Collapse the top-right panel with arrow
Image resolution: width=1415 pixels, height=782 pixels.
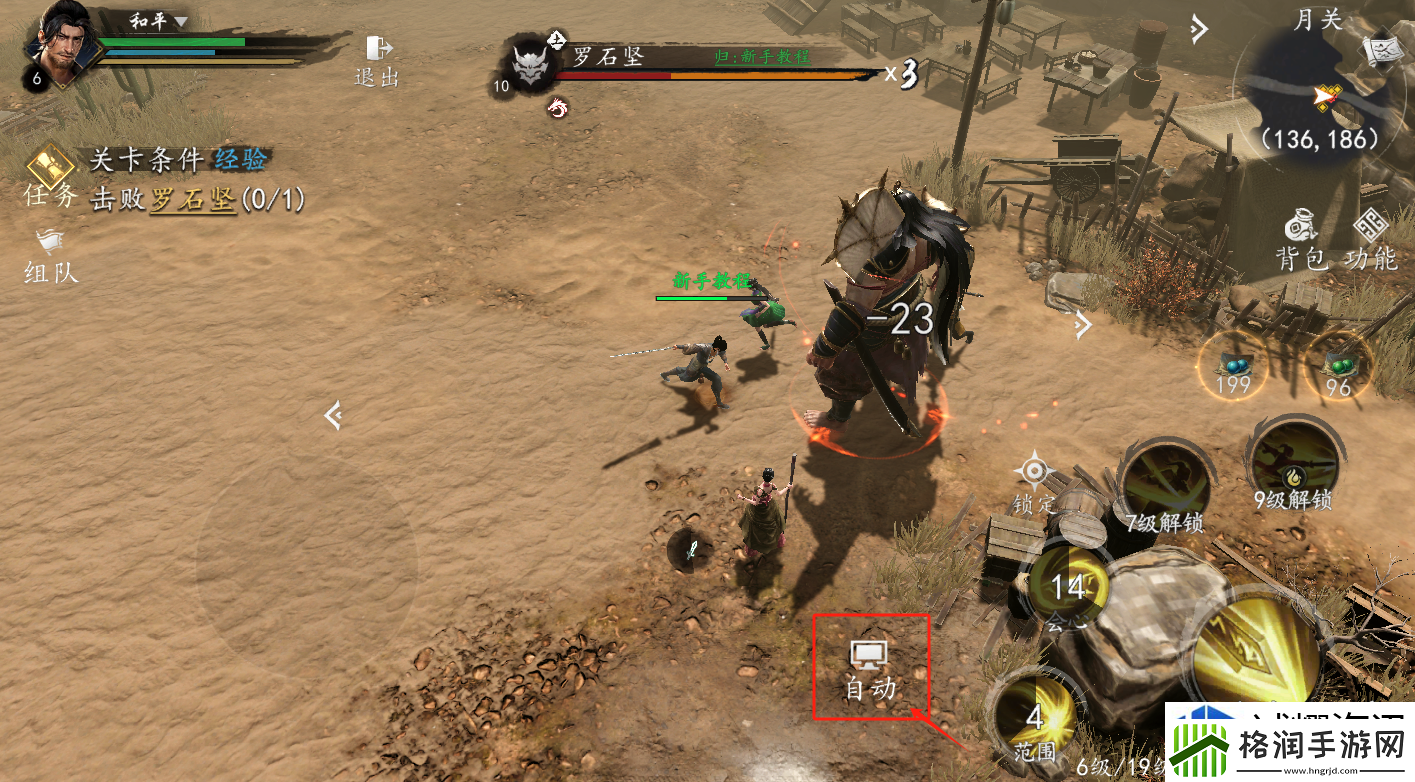pos(1199,30)
